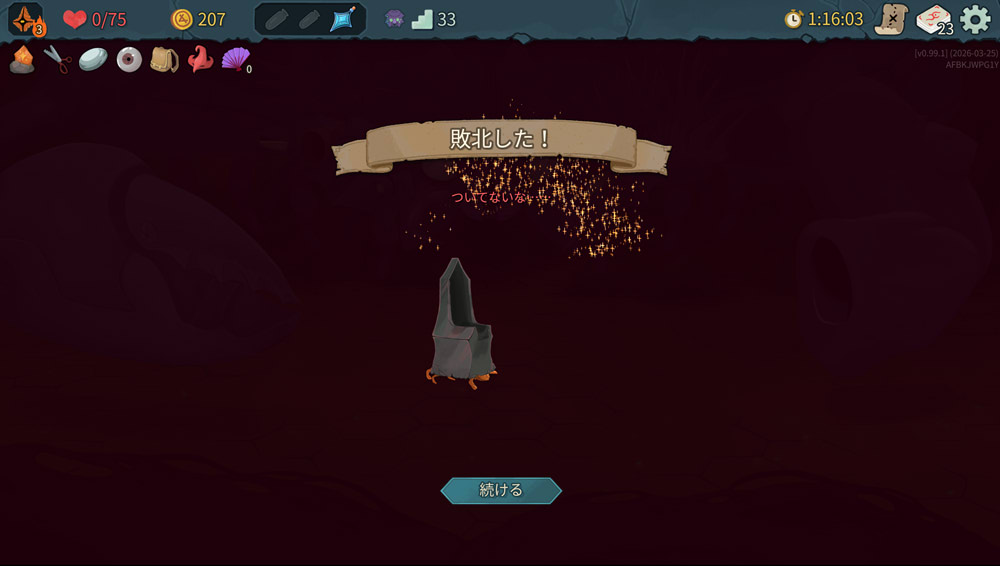Open the treasure map scroll

890,19
